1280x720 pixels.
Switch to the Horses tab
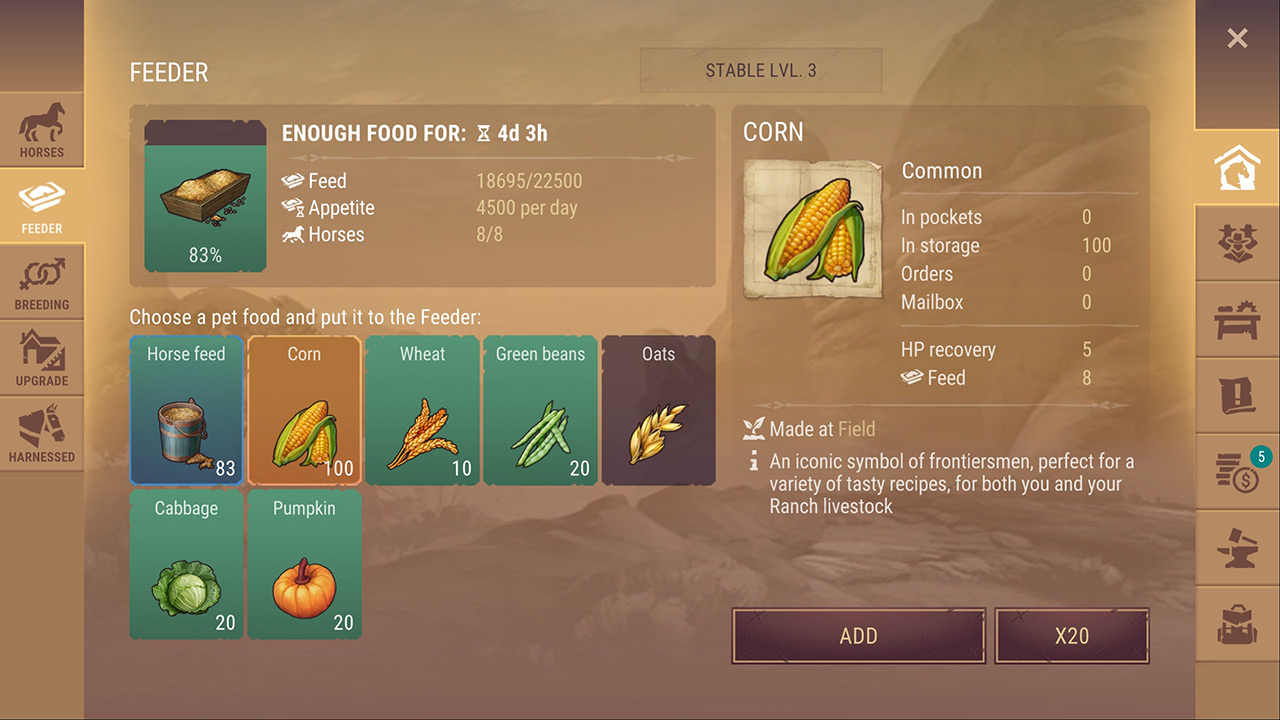pyautogui.click(x=42, y=130)
